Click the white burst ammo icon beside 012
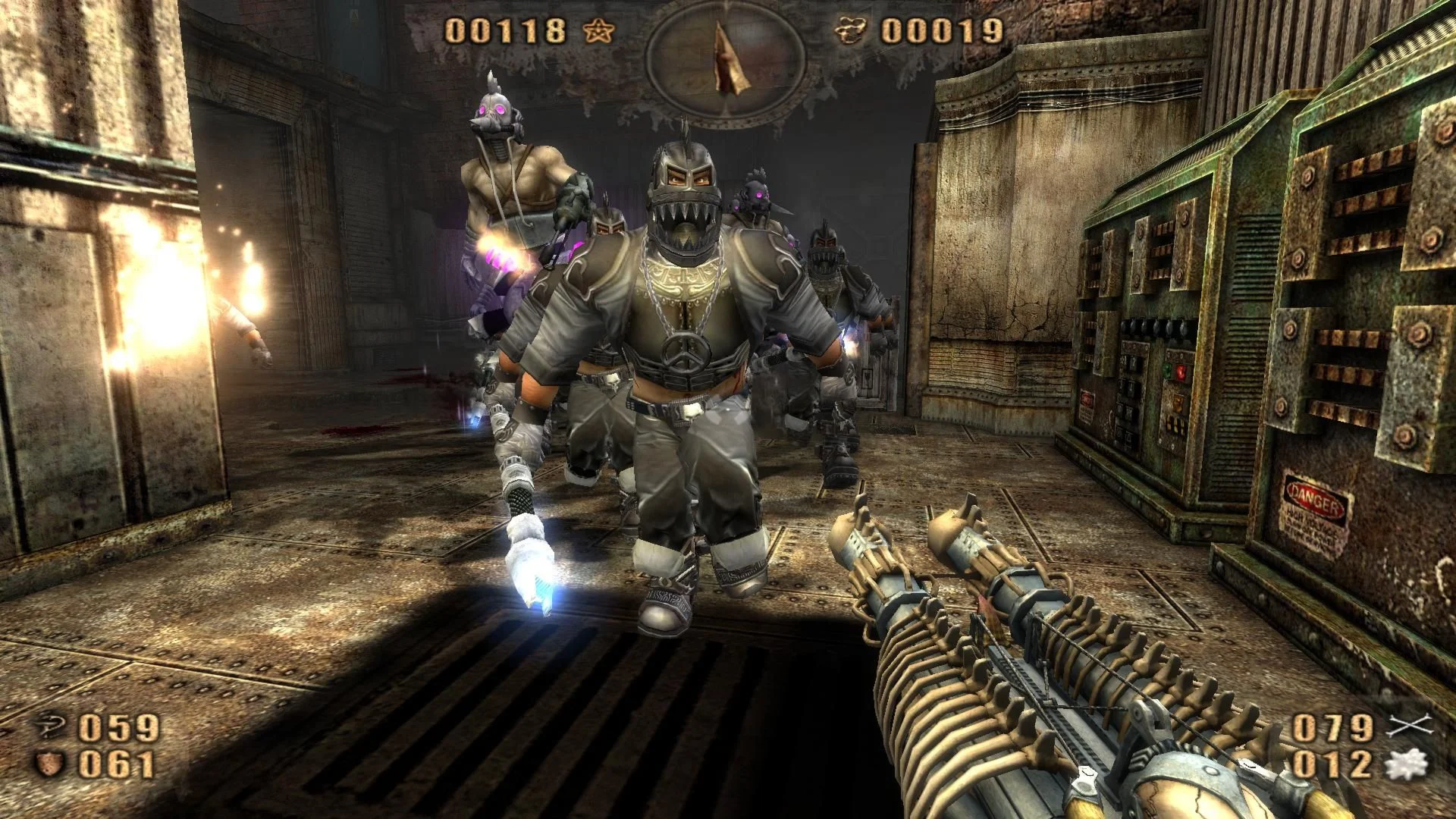Viewport: 1456px width, 819px height. click(x=1407, y=764)
